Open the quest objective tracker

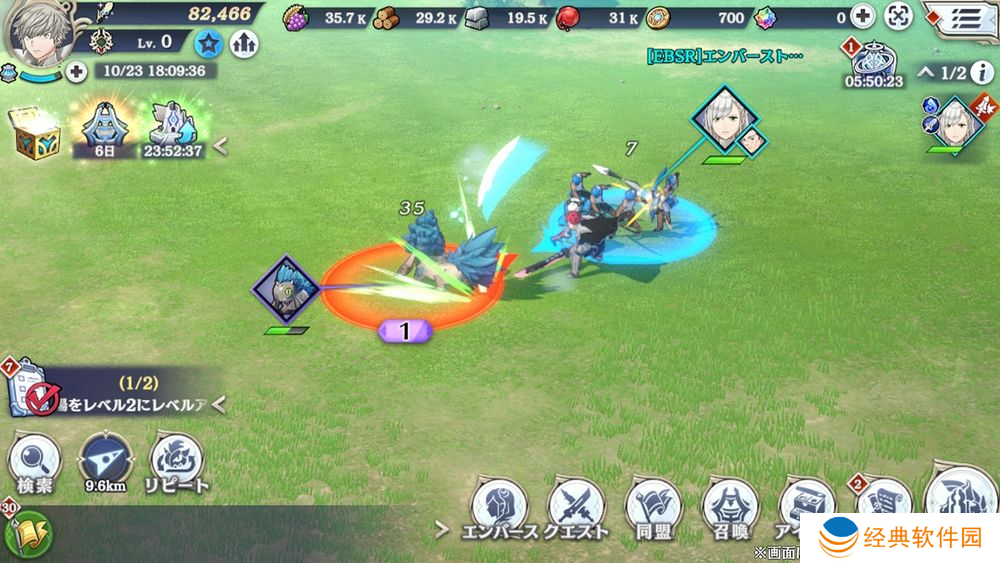110,393
